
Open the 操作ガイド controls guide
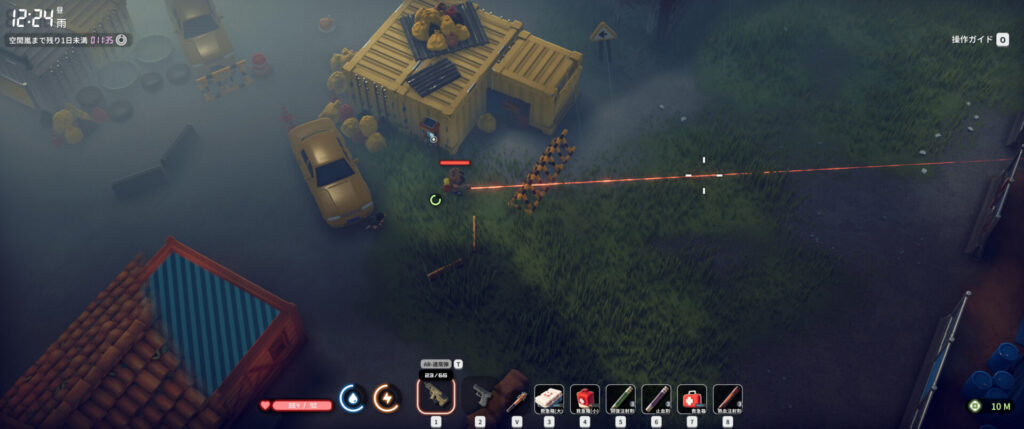pos(979,40)
